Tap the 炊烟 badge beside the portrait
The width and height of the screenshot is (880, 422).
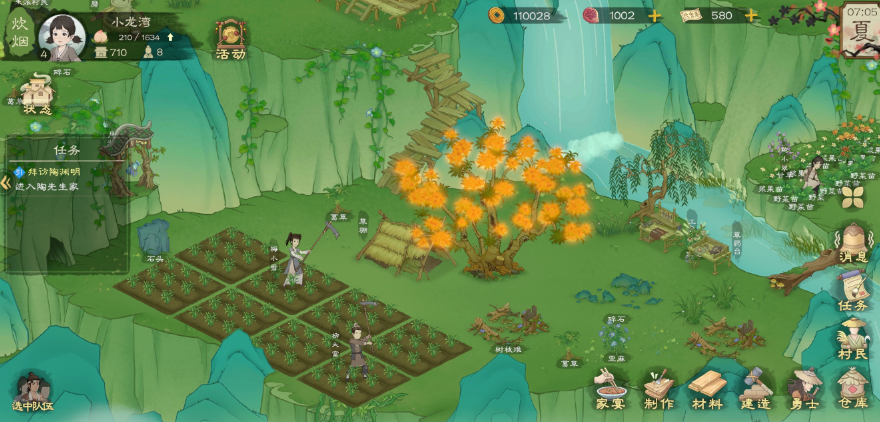[19, 33]
